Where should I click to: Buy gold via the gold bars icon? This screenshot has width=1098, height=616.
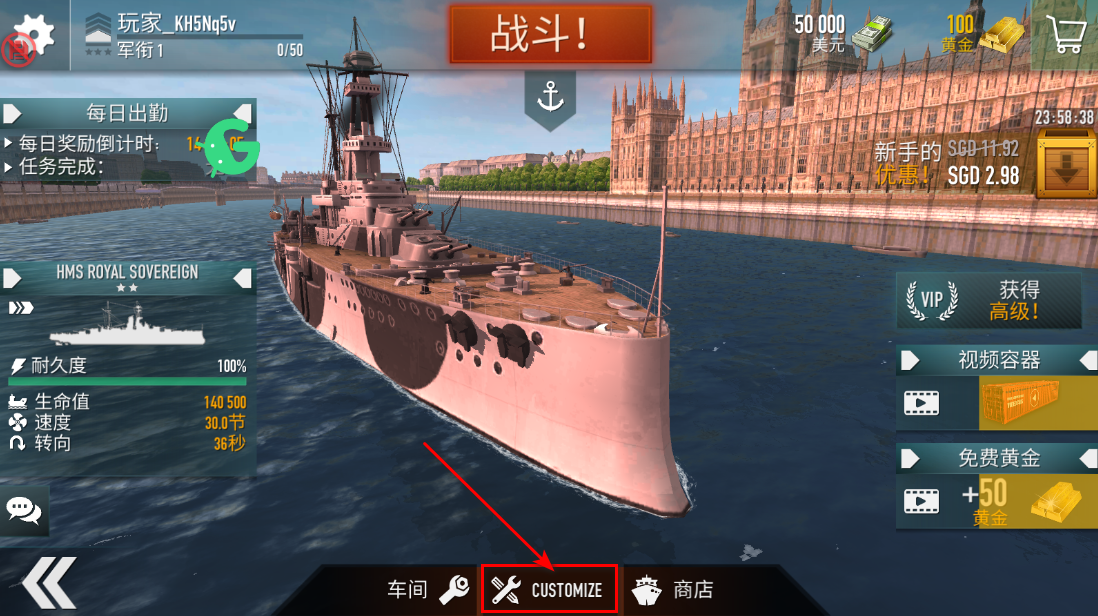pos(1001,35)
